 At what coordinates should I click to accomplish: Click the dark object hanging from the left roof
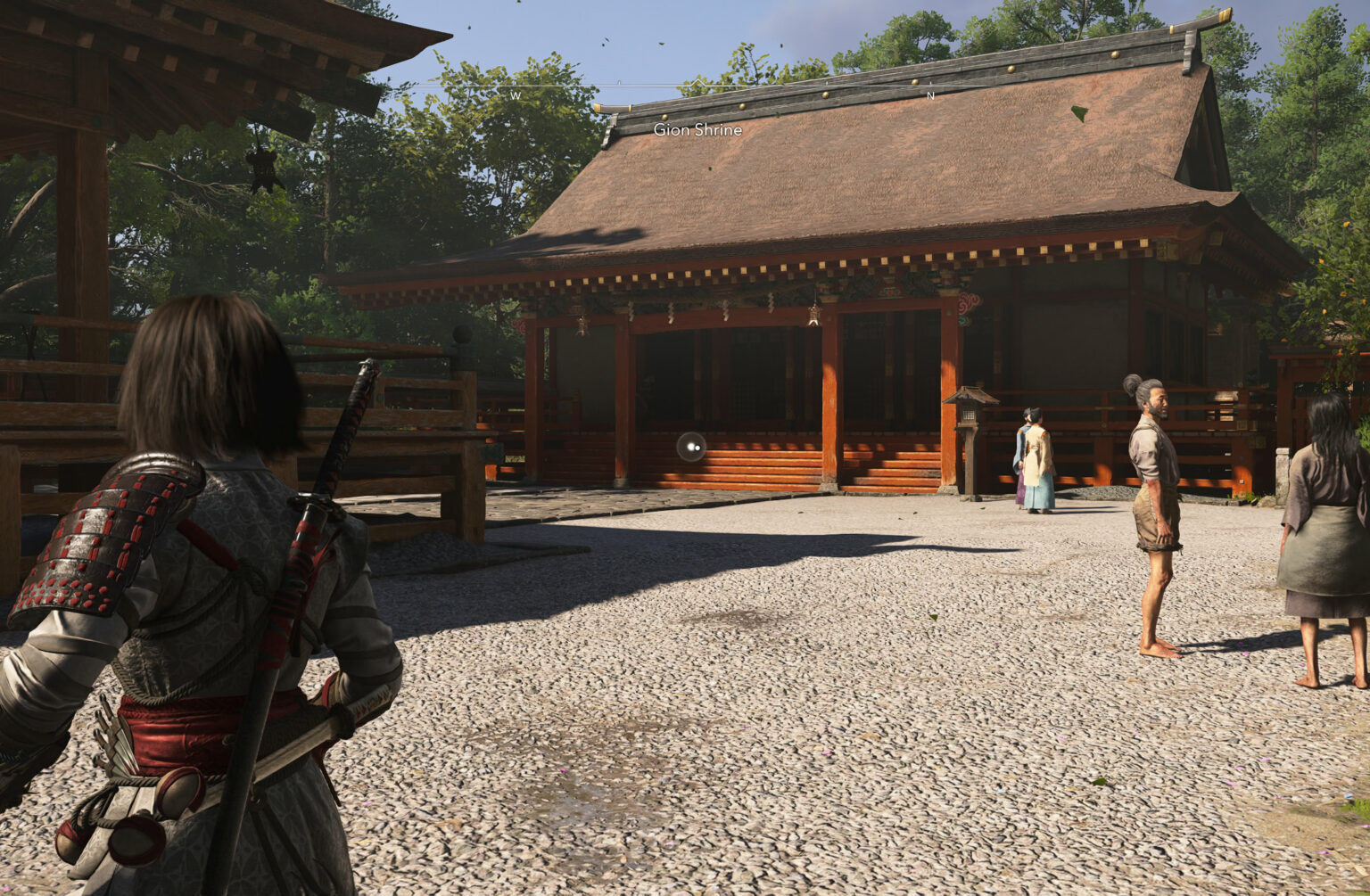[265, 171]
